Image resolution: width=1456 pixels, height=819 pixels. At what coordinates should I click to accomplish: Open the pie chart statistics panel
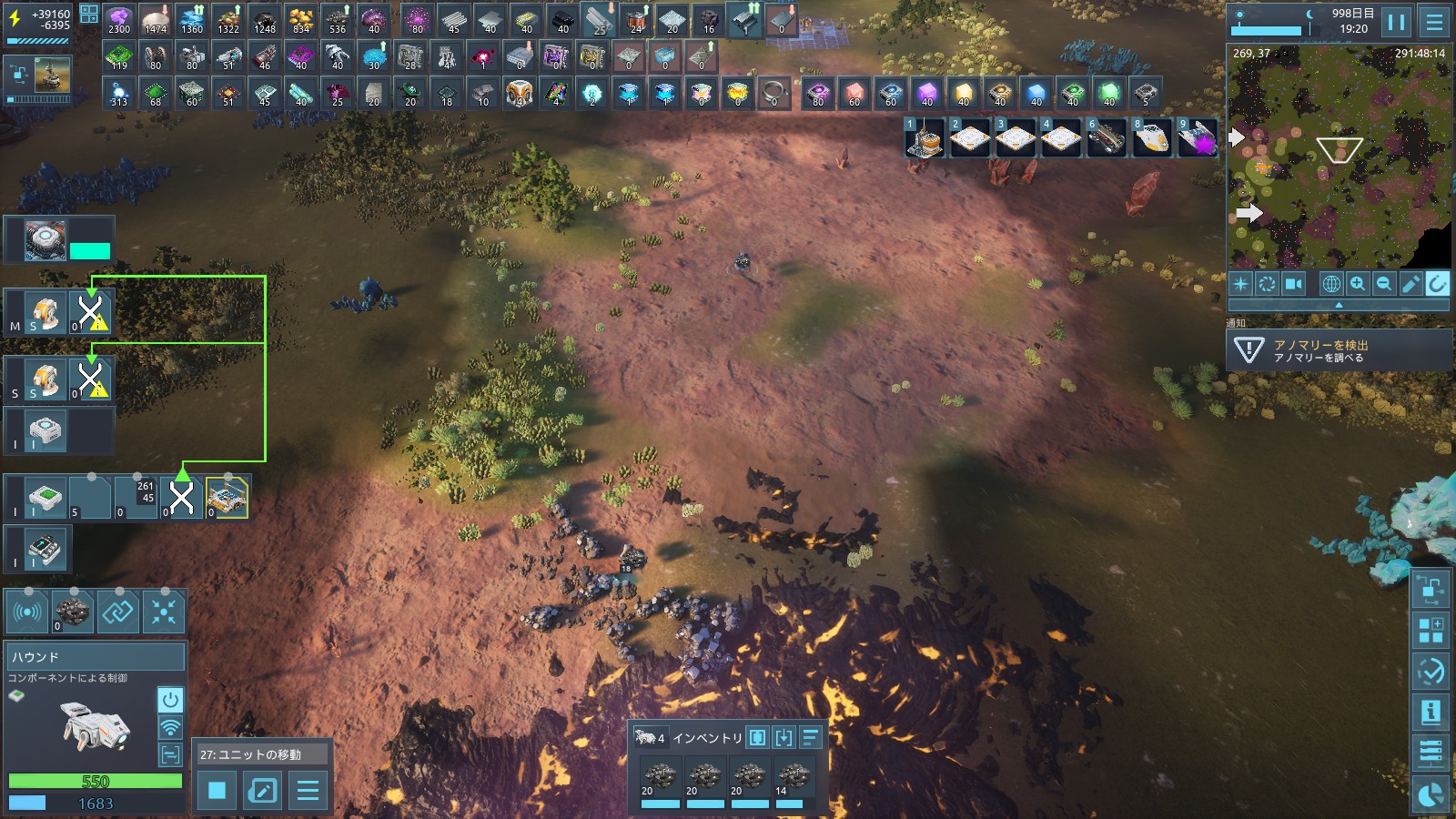(1431, 795)
